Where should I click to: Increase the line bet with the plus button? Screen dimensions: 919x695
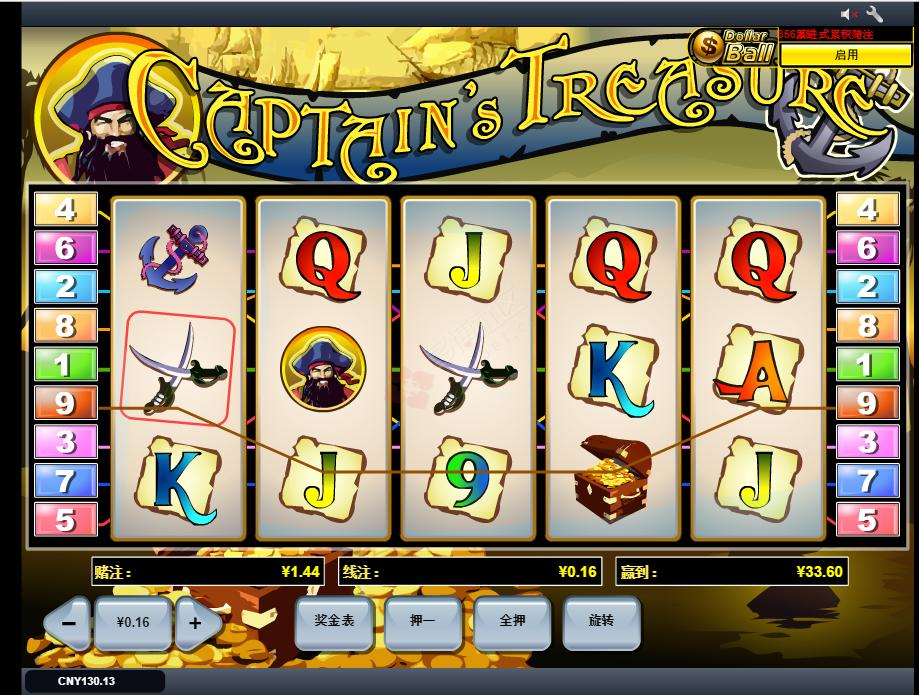coord(196,623)
